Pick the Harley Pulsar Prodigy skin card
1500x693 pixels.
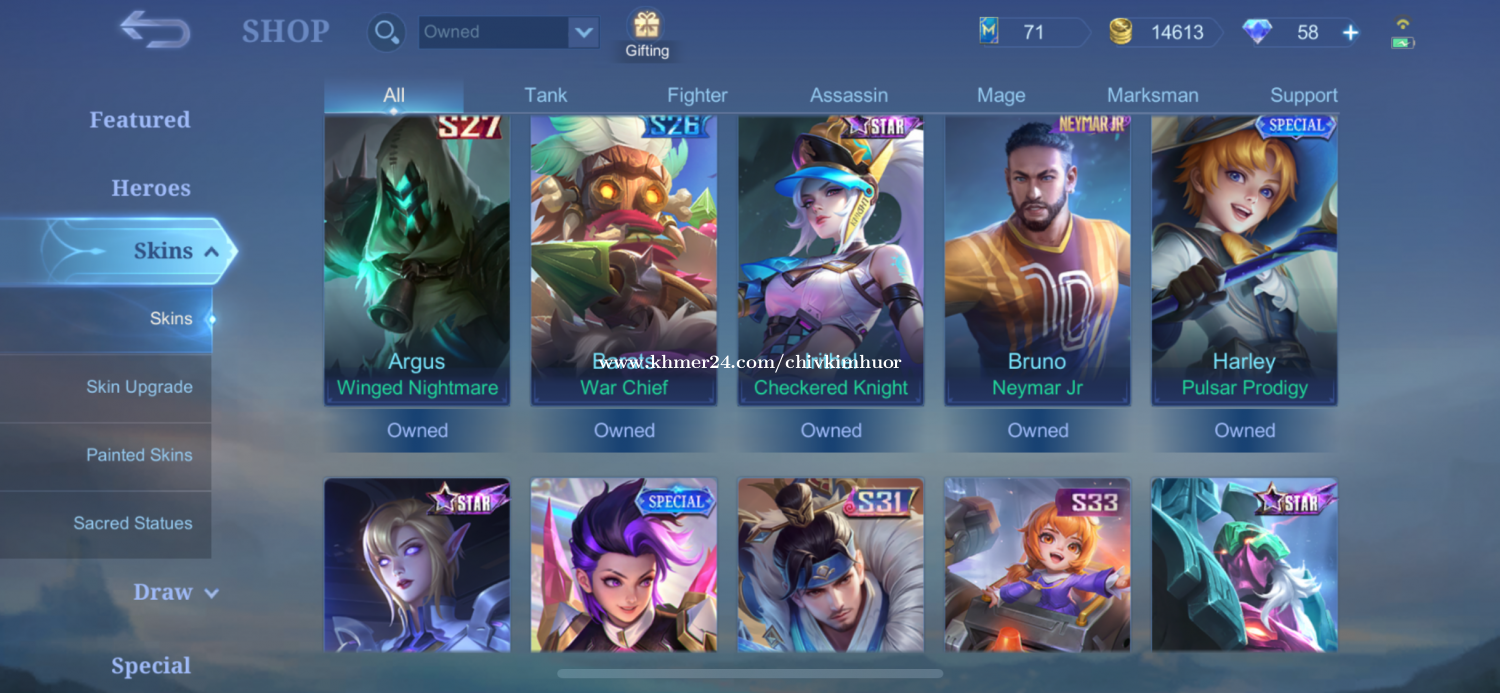[1244, 260]
